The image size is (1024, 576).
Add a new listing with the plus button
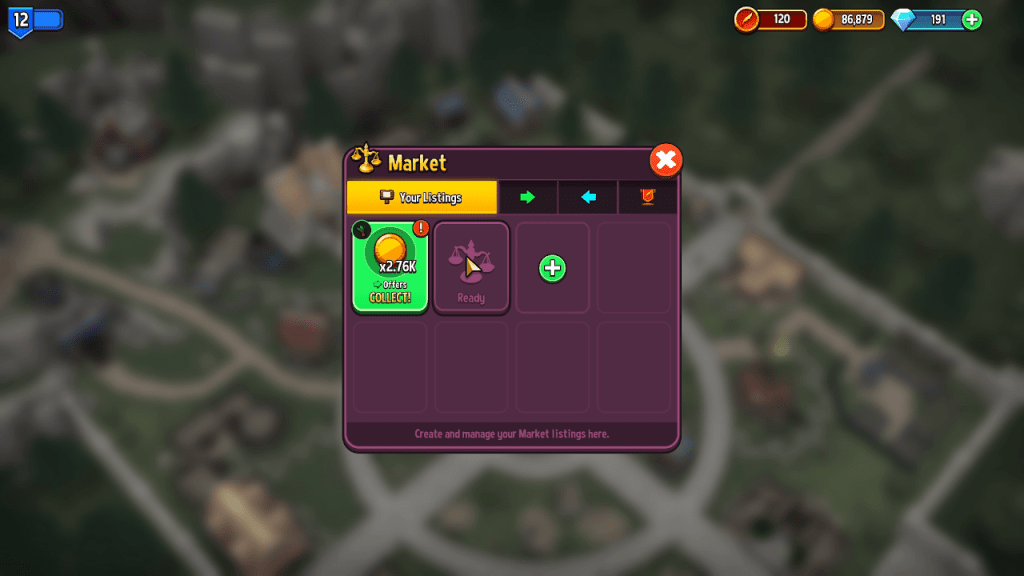click(552, 268)
